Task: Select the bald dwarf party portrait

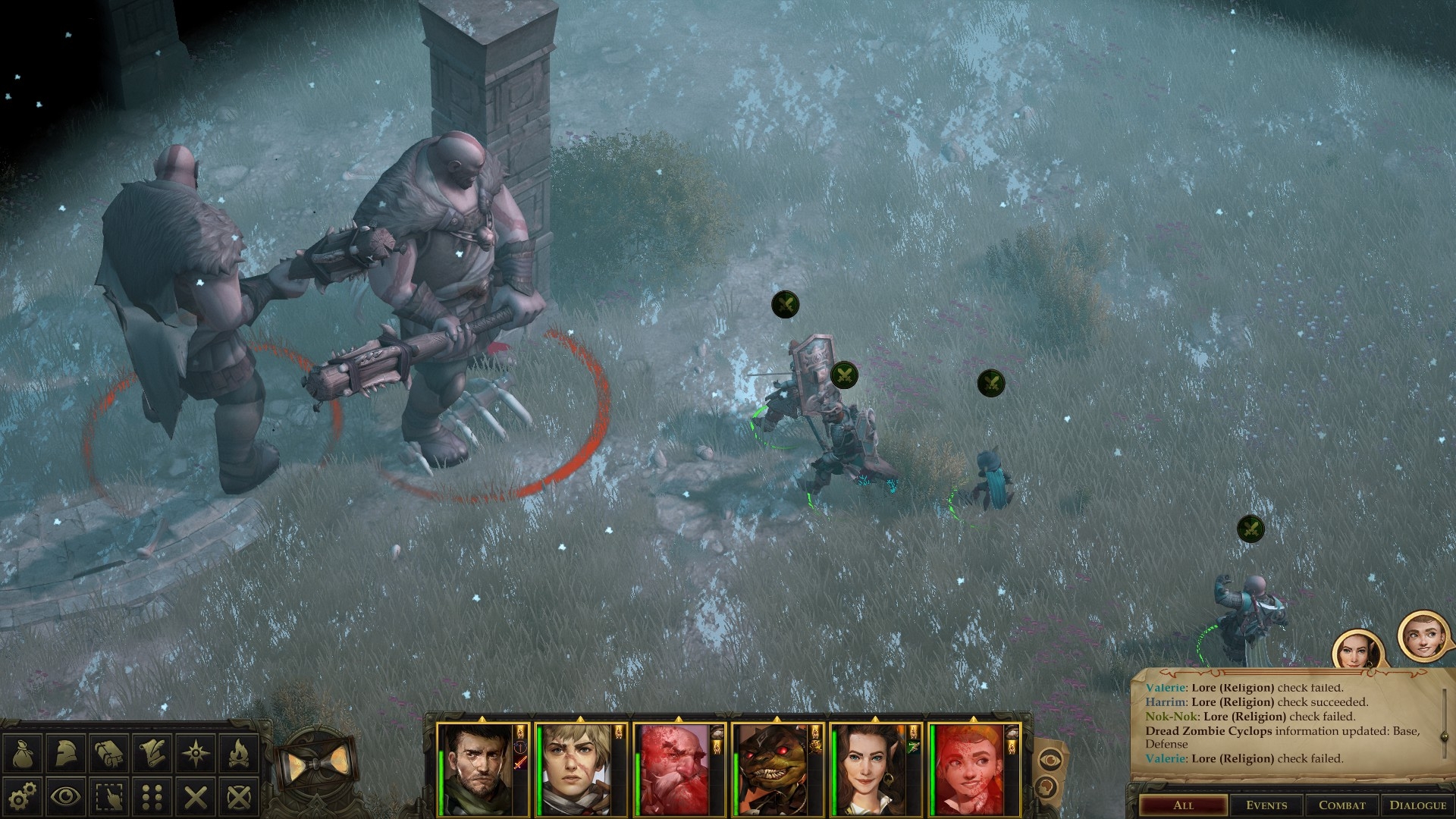Action: [673, 769]
